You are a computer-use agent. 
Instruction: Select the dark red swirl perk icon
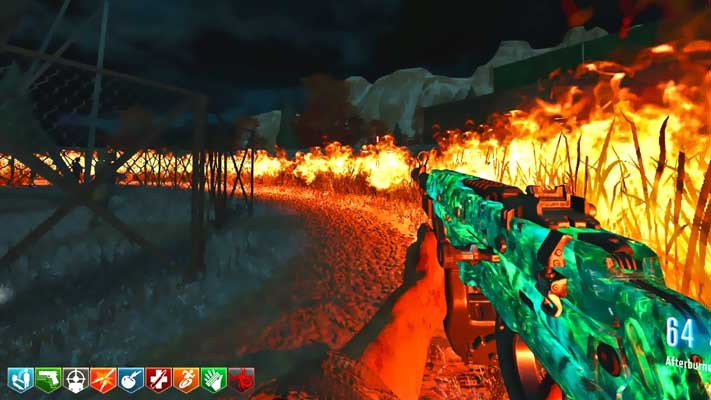241,380
